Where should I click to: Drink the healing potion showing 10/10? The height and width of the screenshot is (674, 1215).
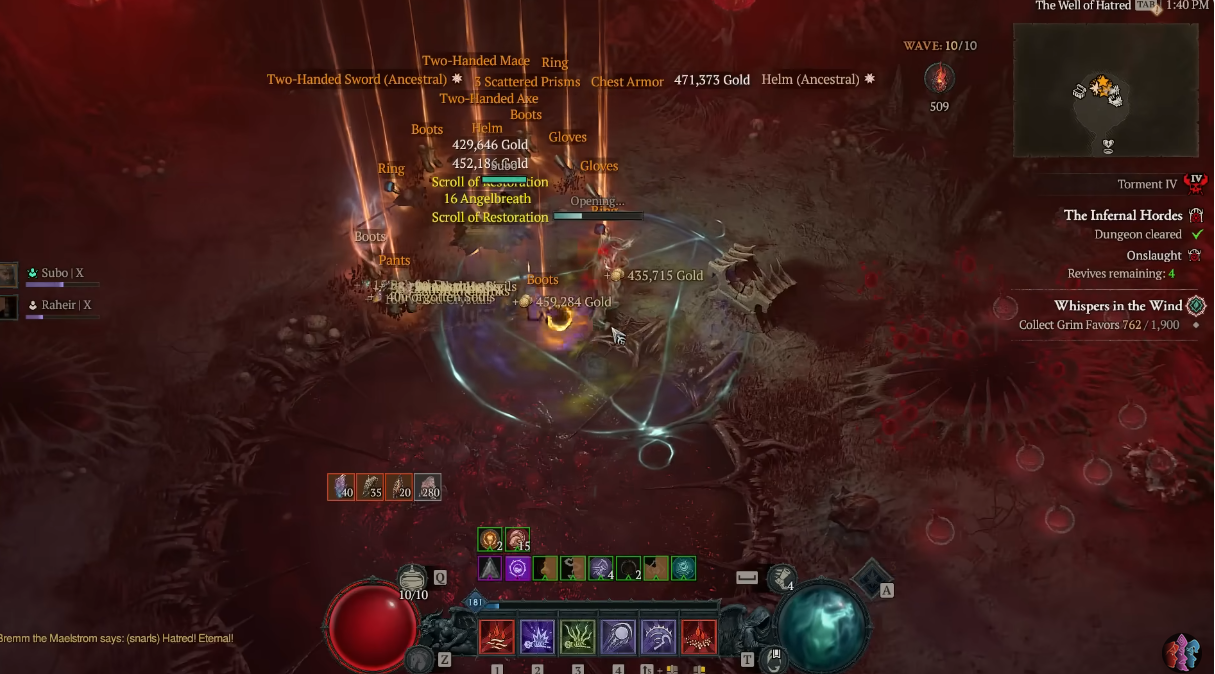(x=413, y=580)
